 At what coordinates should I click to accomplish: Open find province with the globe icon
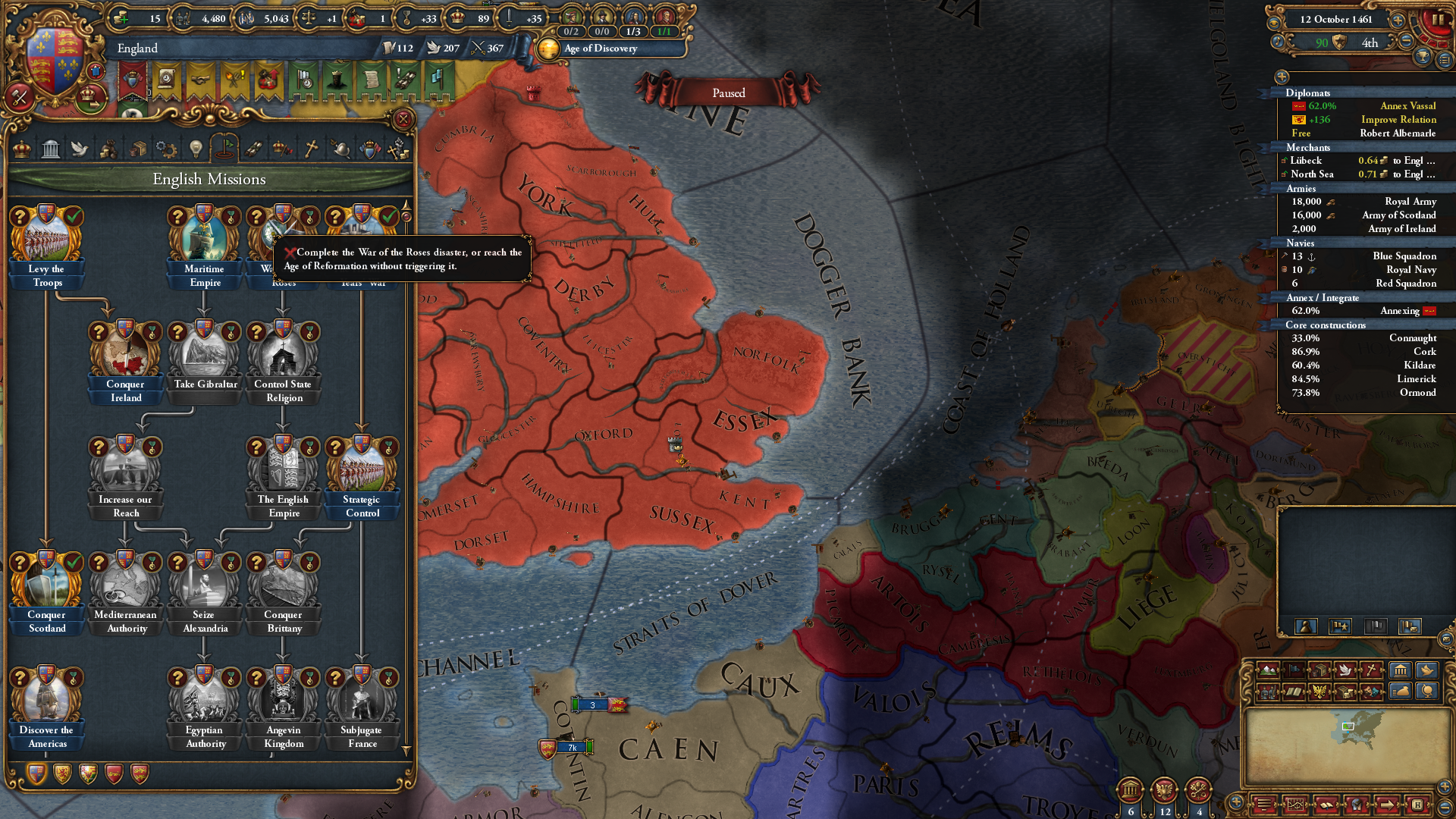(1426, 694)
